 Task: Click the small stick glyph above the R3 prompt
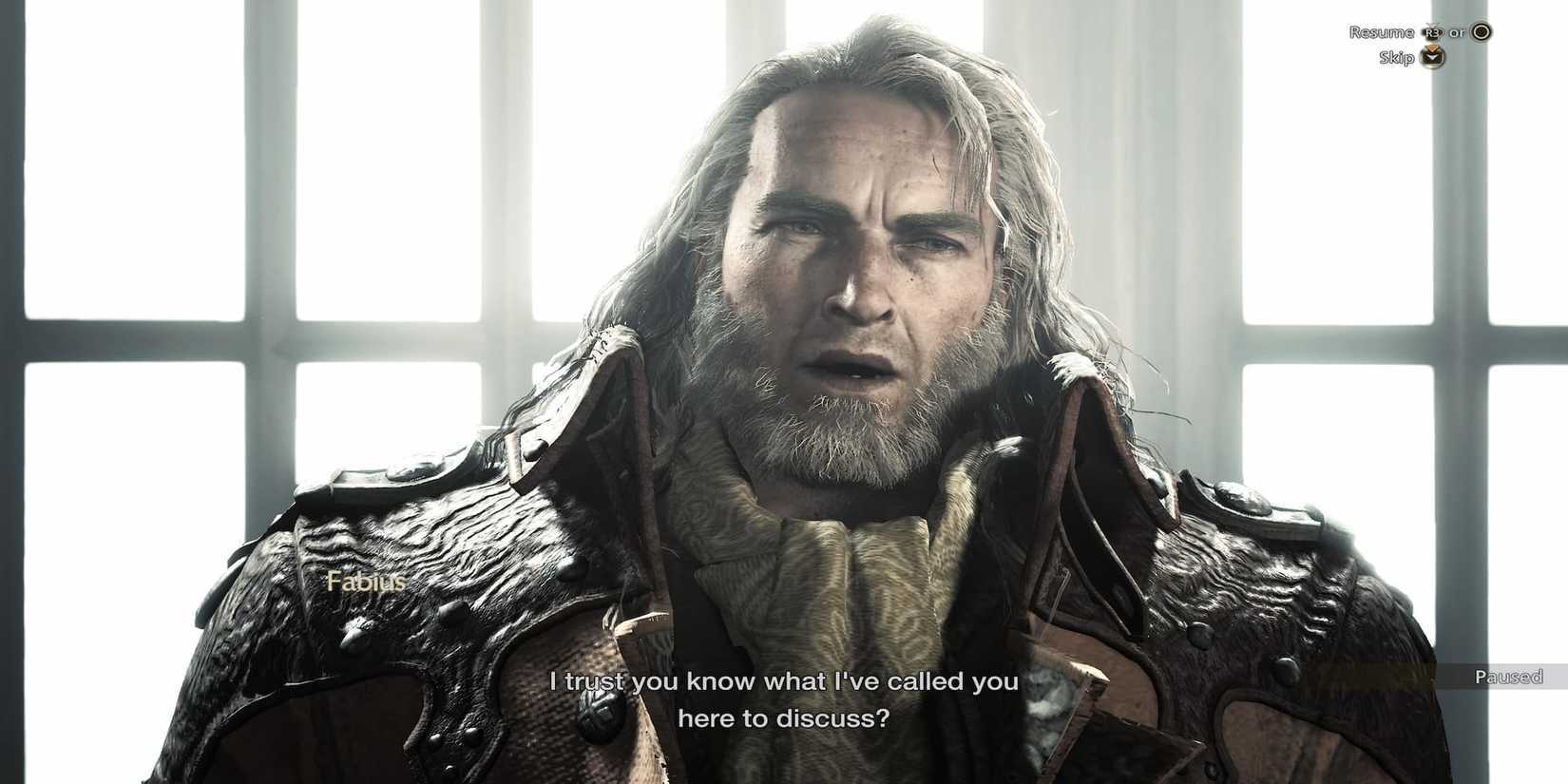(x=1430, y=25)
